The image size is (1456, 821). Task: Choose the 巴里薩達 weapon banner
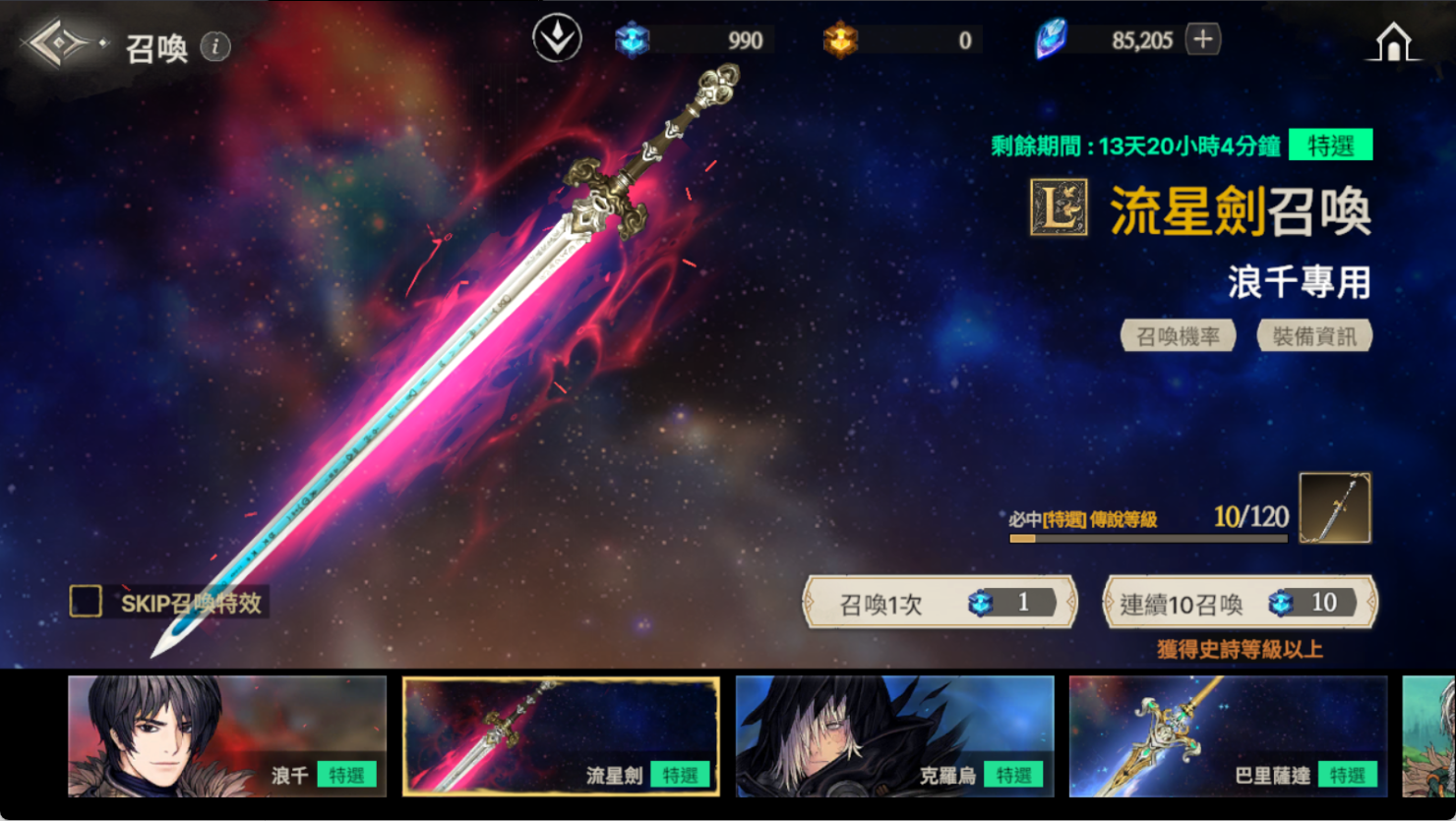coord(1228,735)
